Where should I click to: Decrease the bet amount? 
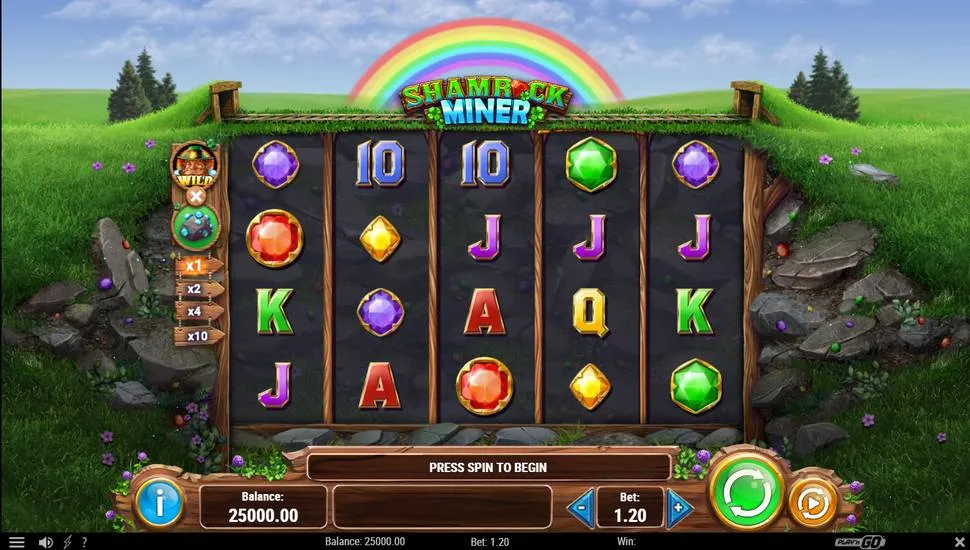point(581,508)
